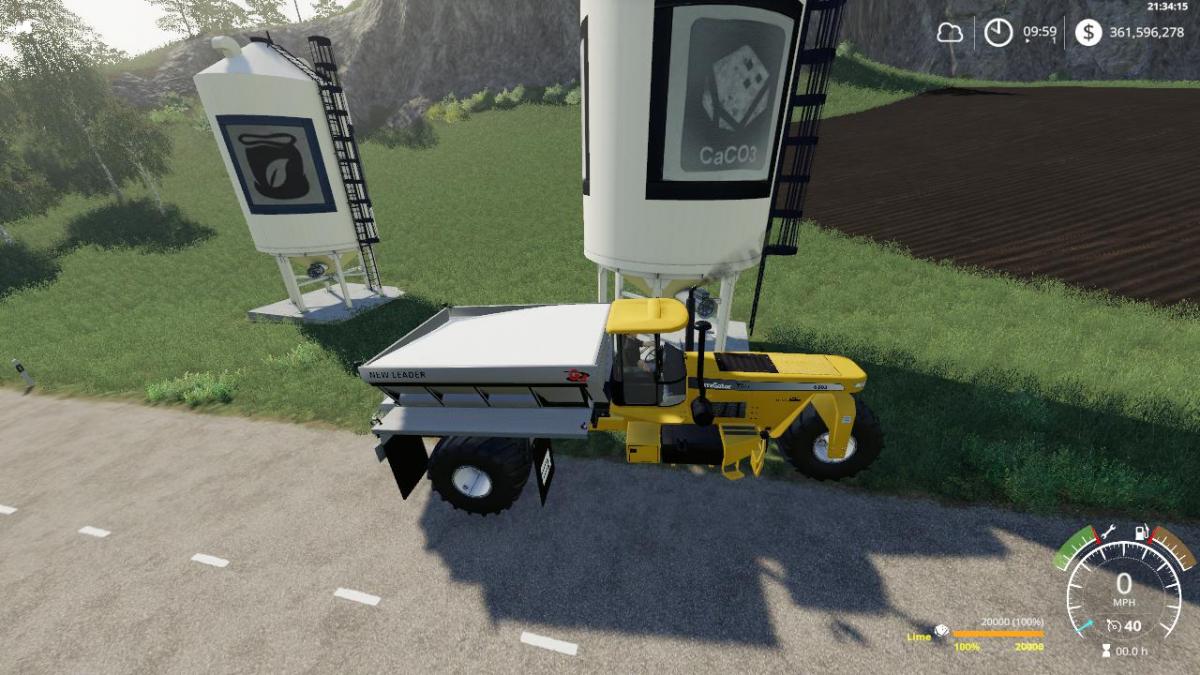
Task: Select the fuel pump icon
Action: [1138, 535]
